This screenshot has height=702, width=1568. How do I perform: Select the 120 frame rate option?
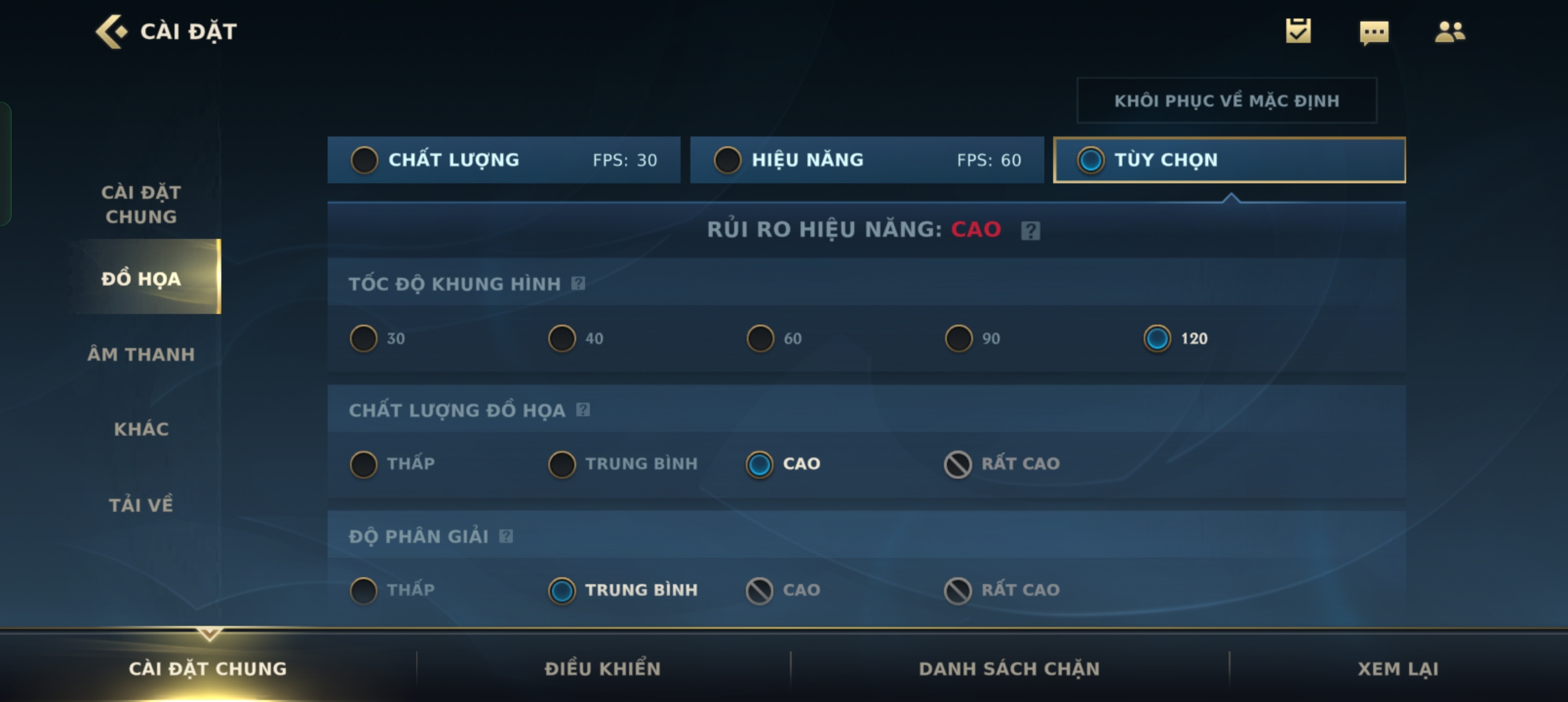pos(1158,339)
